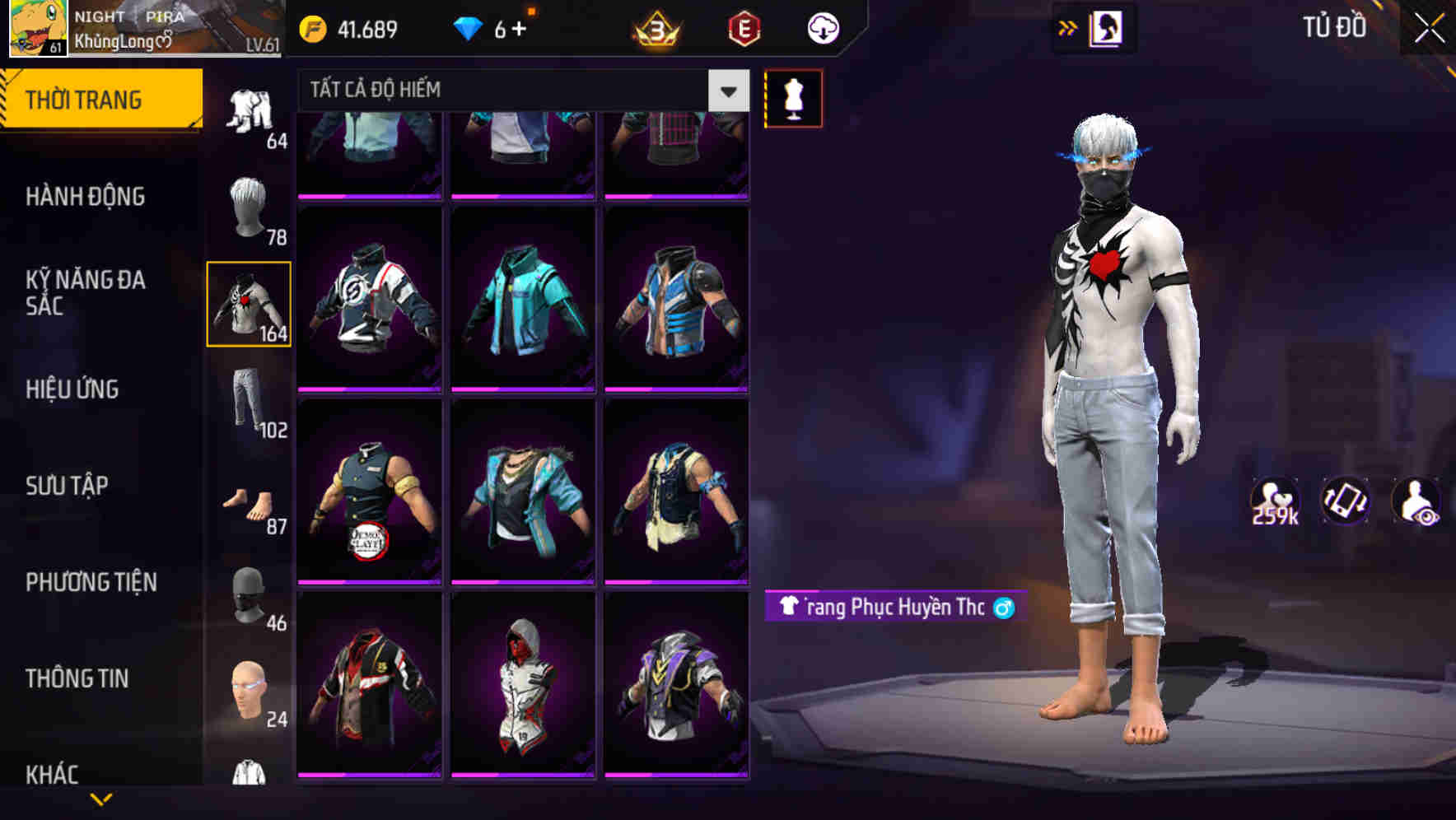This screenshot has width=1456, height=820.
Task: Select the Demon Slayer sleeveless top thumbnail
Action: coord(369,492)
